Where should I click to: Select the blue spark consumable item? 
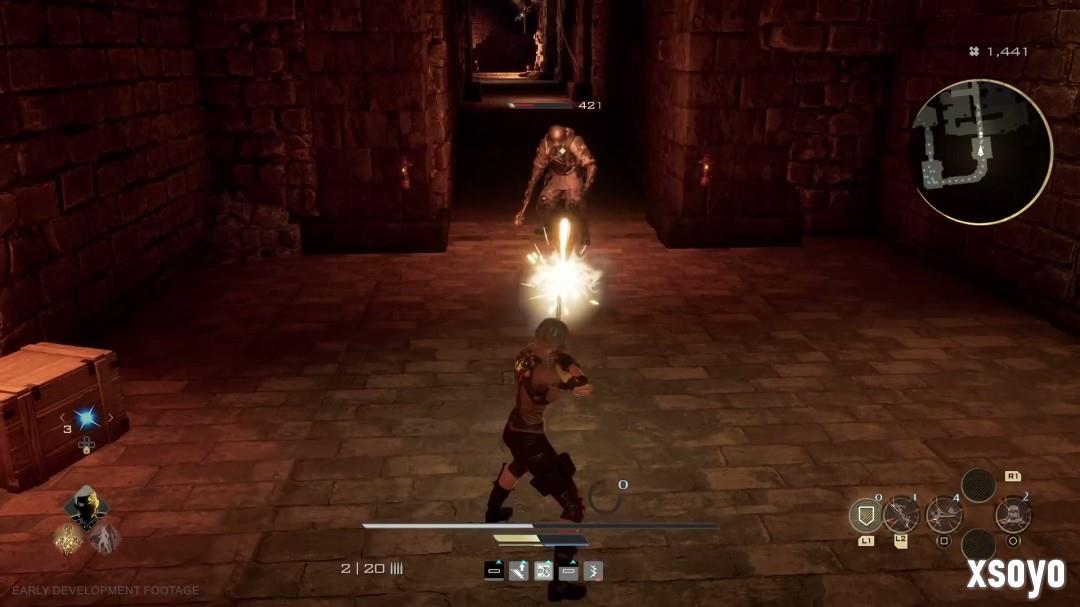87,417
